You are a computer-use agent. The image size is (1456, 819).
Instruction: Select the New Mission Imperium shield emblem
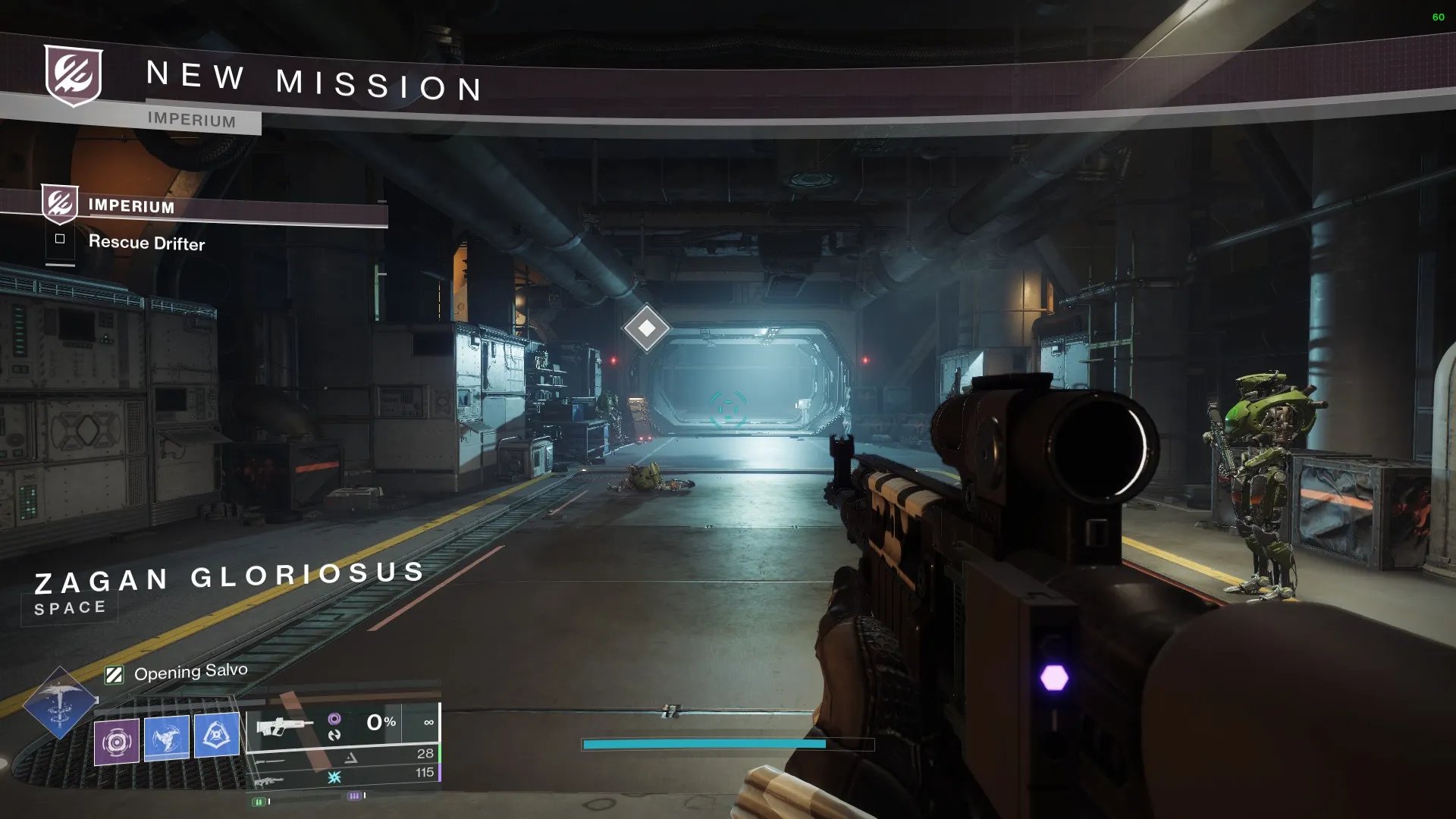coord(74,75)
